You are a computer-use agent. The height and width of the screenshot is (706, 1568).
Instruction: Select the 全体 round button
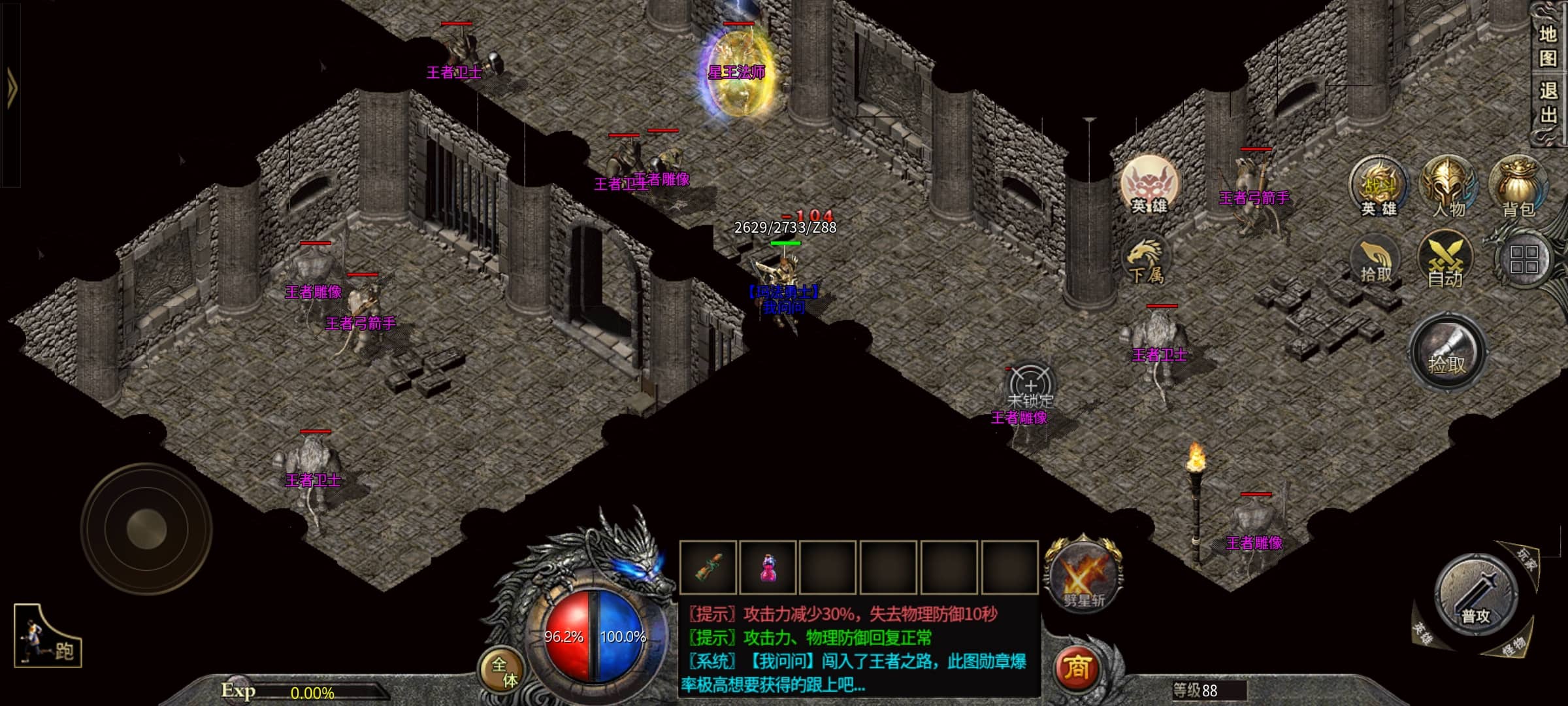tap(503, 671)
